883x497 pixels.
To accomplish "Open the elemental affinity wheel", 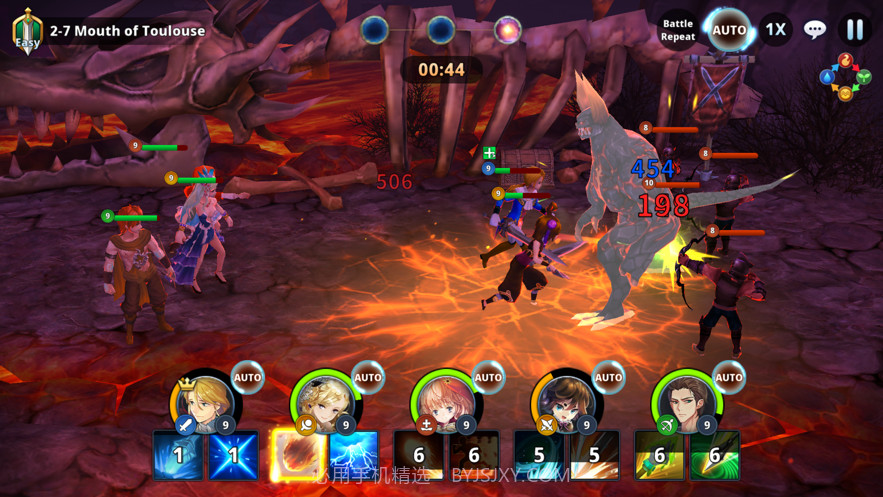I will coord(845,77).
